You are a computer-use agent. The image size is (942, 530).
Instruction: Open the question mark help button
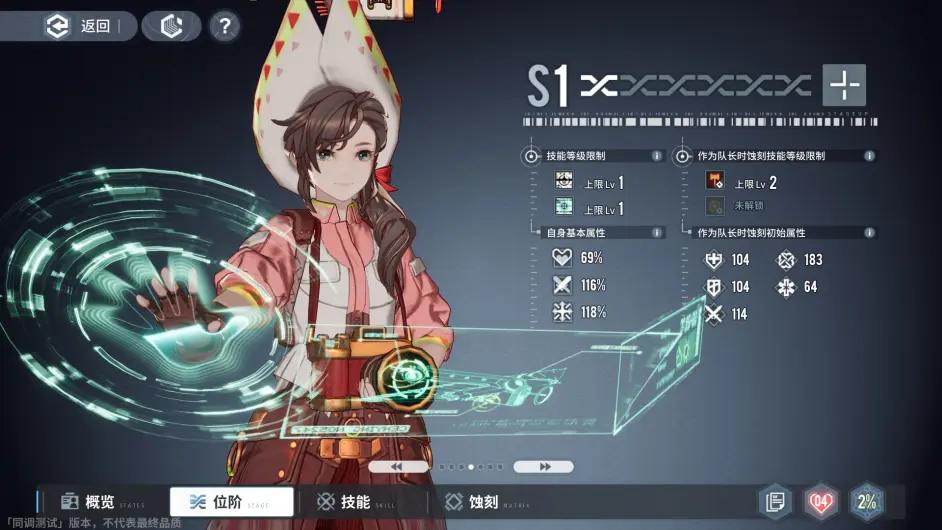pyautogui.click(x=225, y=26)
